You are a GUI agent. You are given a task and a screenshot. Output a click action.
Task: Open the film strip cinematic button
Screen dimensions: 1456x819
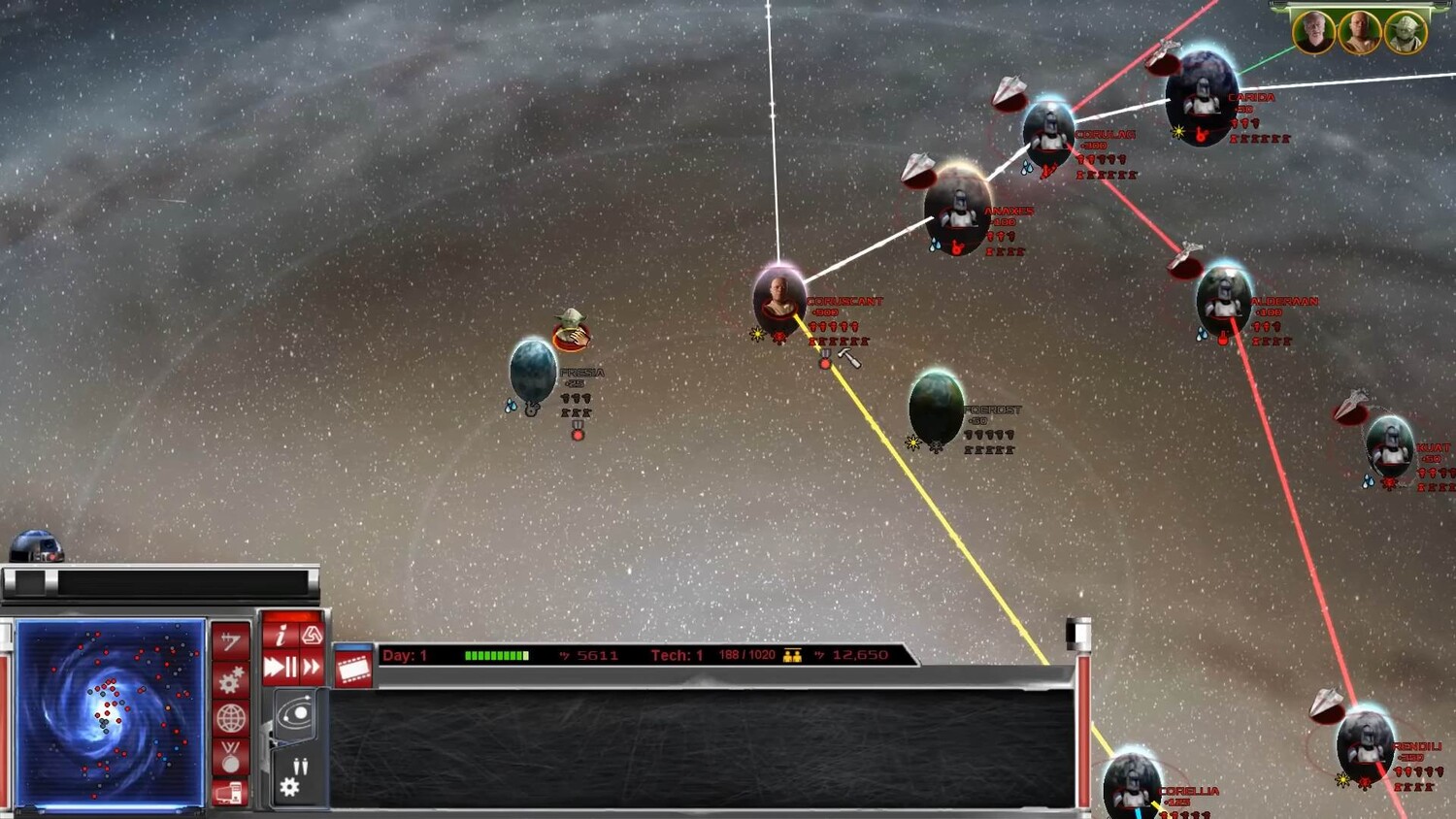353,669
